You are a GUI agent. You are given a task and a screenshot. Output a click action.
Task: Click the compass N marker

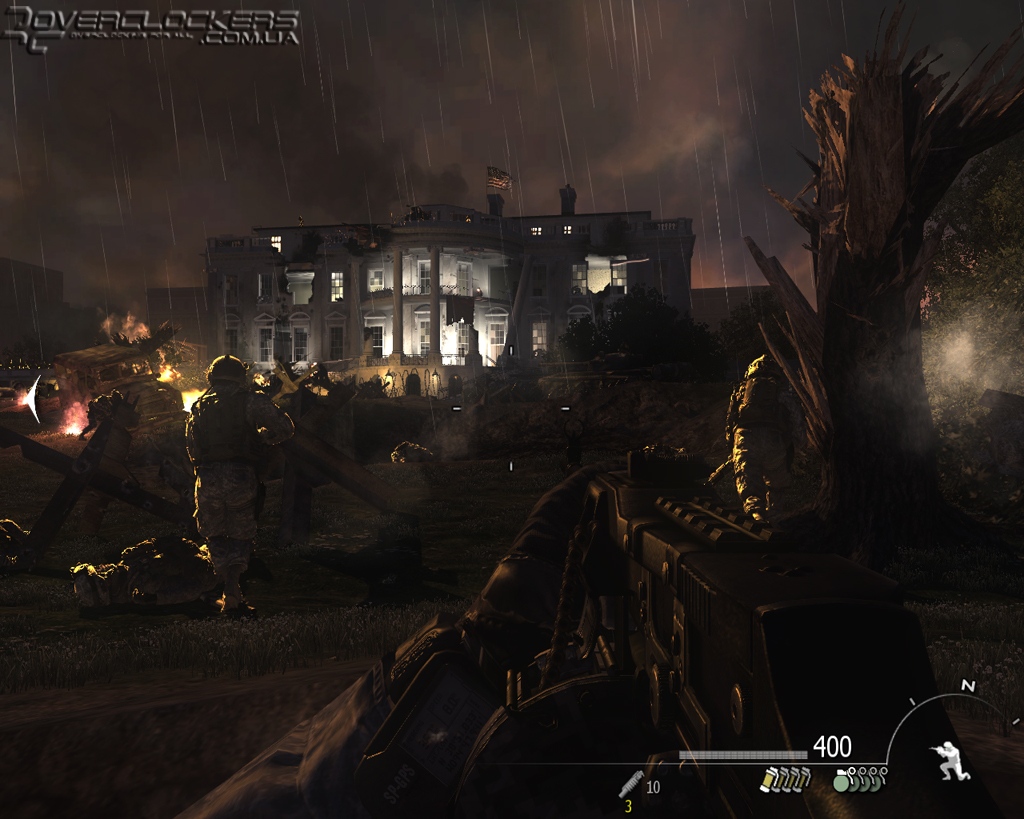pyautogui.click(x=967, y=686)
